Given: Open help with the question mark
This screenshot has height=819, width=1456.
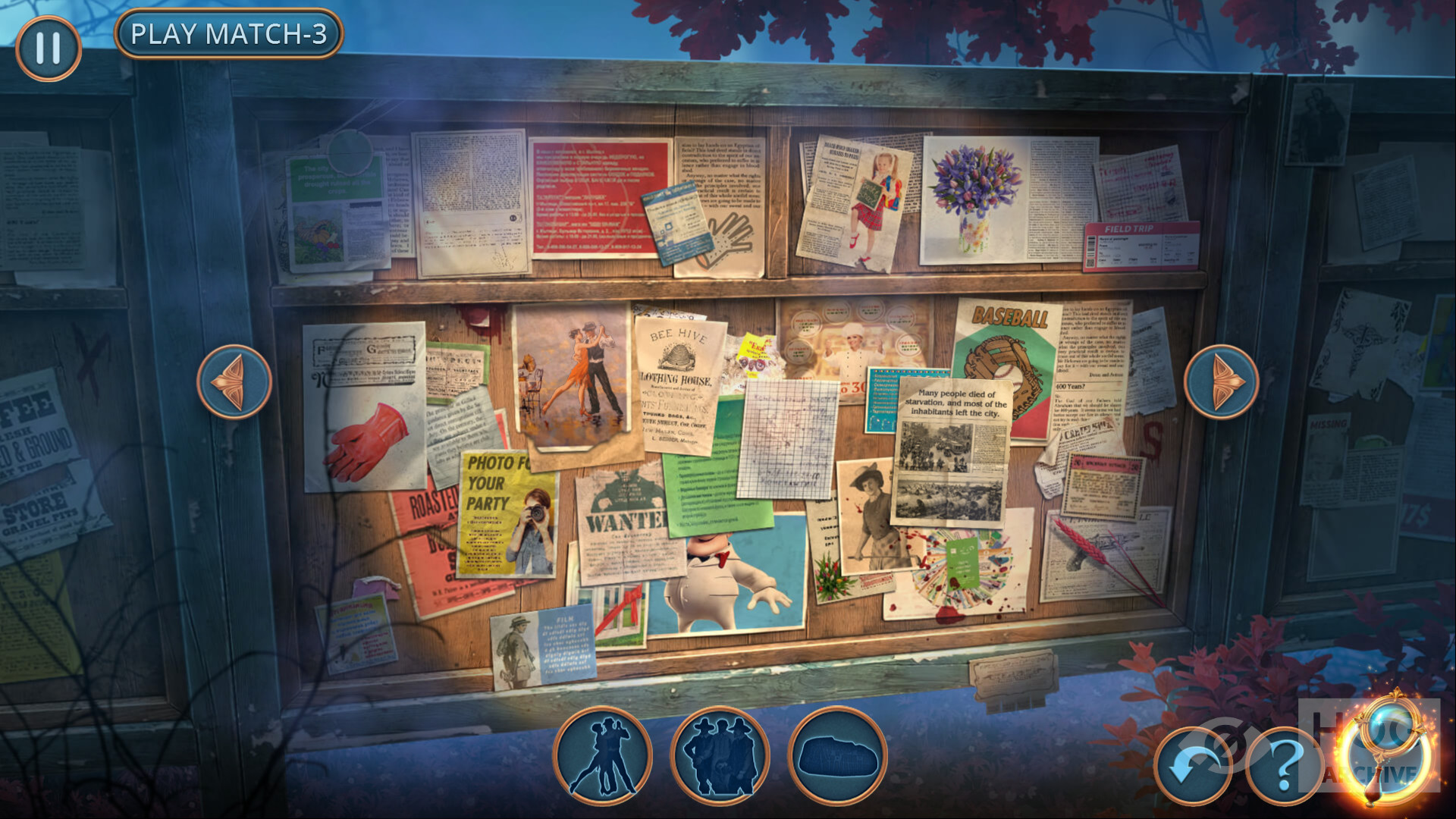Looking at the screenshot, I should click(1284, 766).
